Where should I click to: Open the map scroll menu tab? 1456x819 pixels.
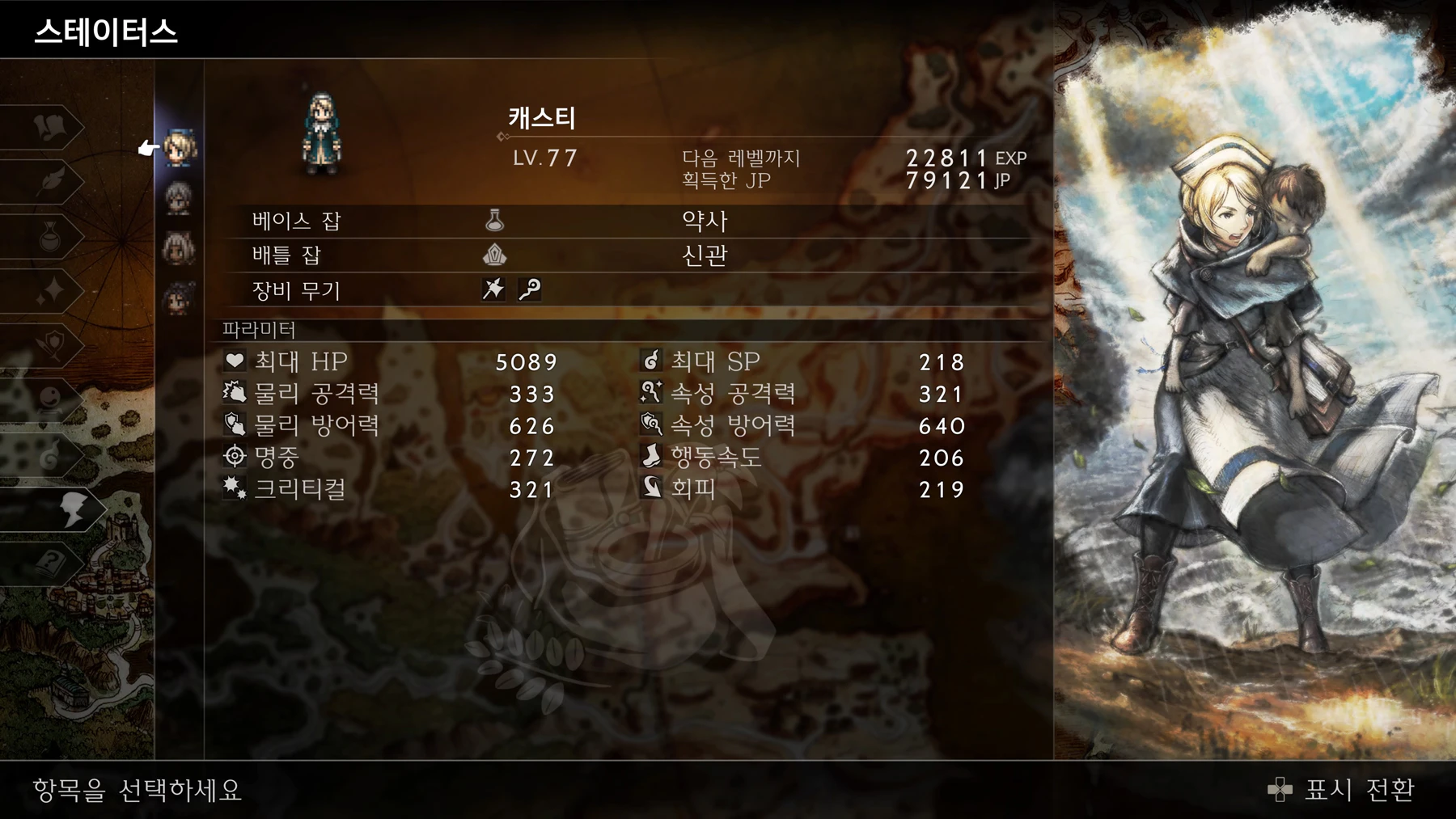[50, 127]
